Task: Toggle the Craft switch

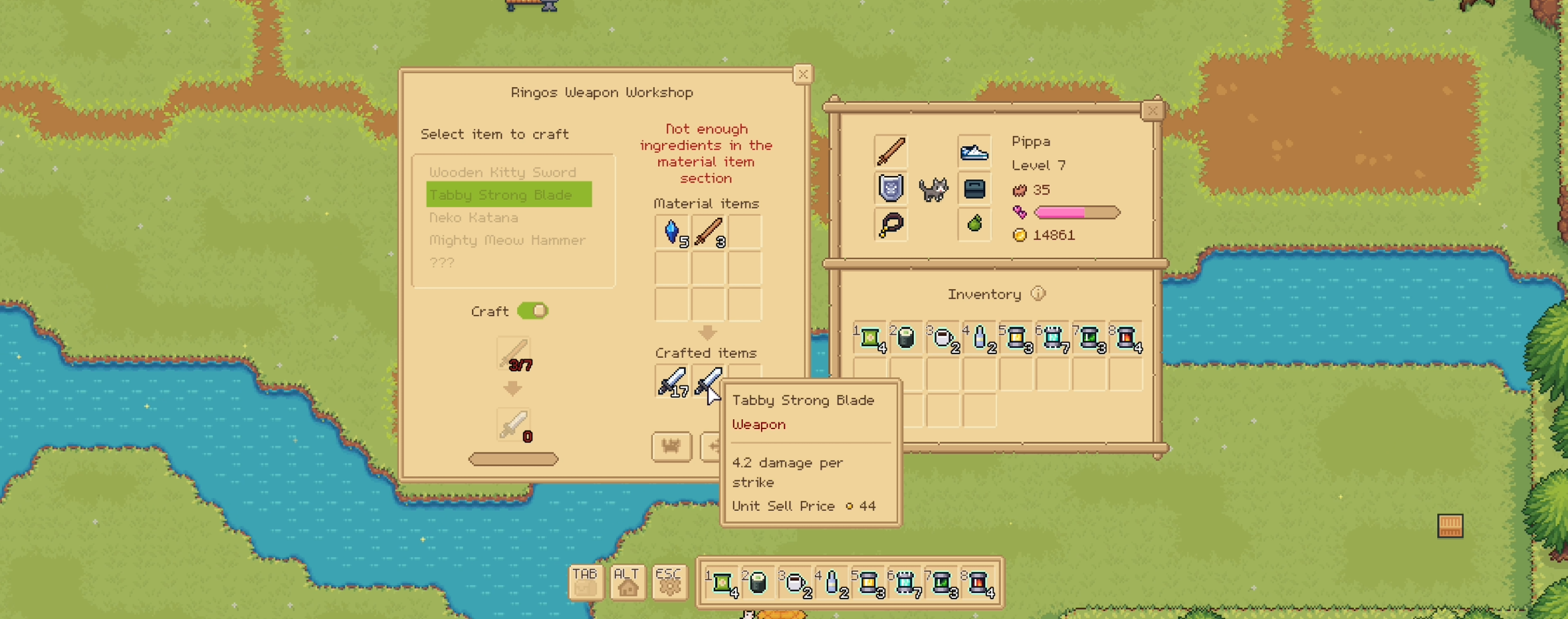Action: 532,311
